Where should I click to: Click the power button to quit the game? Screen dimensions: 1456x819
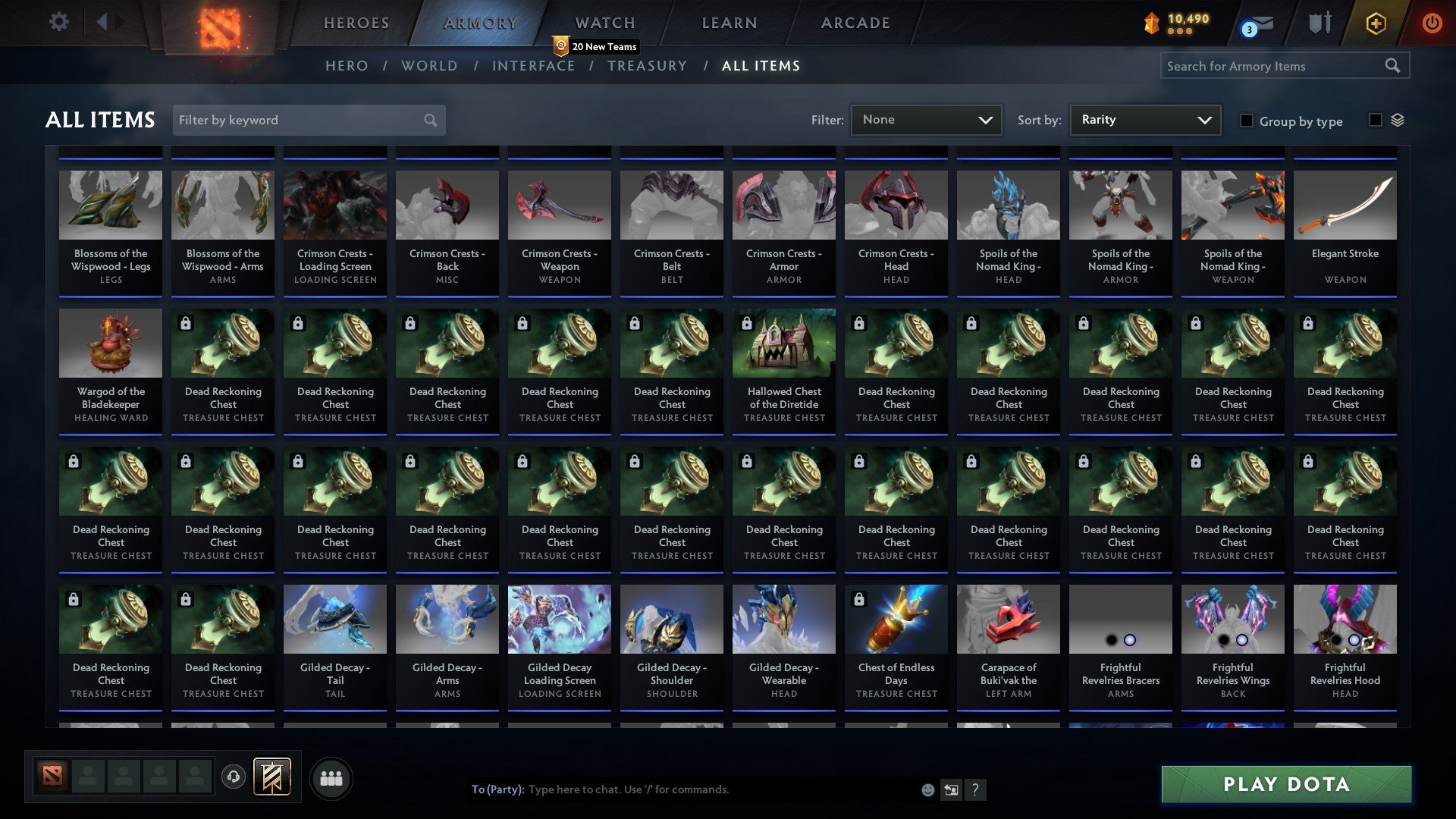1432,23
